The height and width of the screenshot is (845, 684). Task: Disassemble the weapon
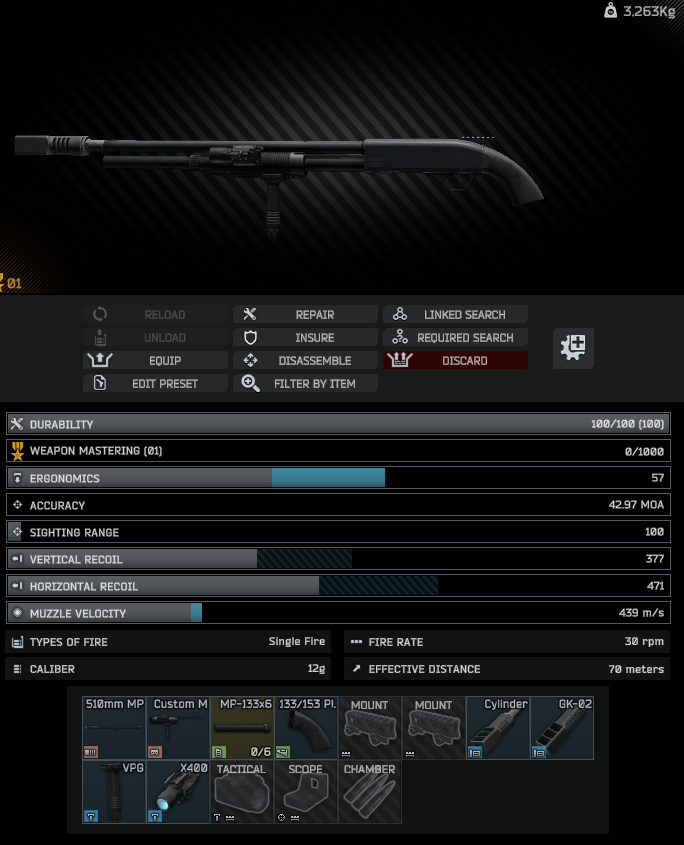coord(306,361)
